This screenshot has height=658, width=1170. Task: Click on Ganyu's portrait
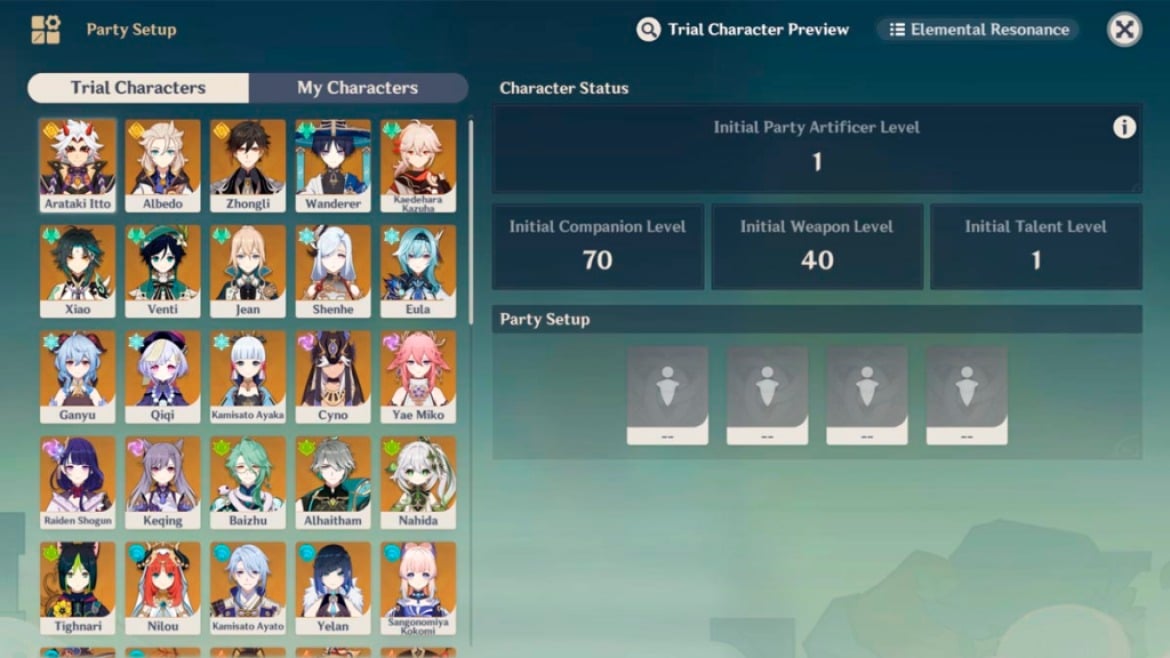pos(77,376)
